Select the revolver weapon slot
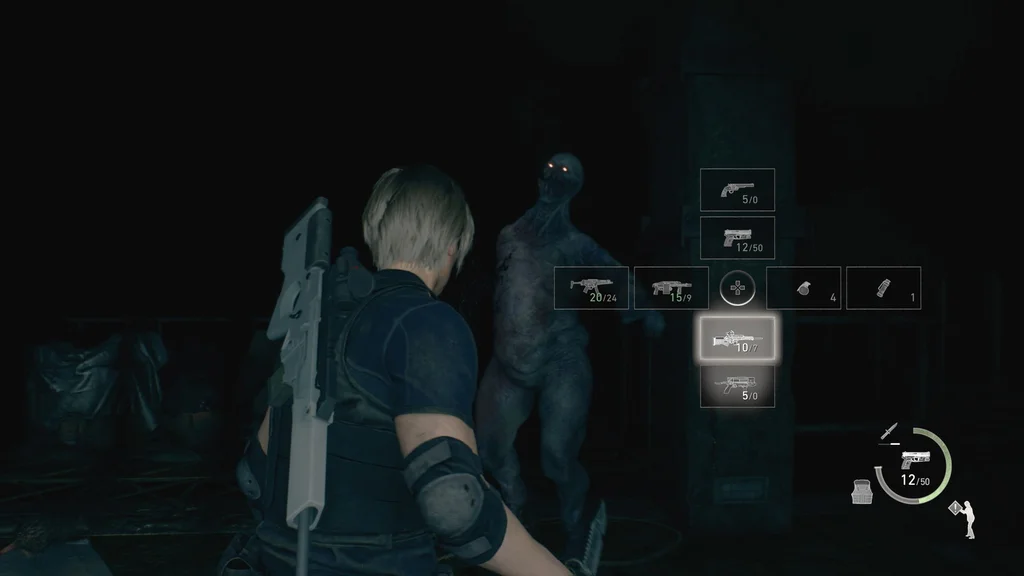 pyautogui.click(x=737, y=190)
